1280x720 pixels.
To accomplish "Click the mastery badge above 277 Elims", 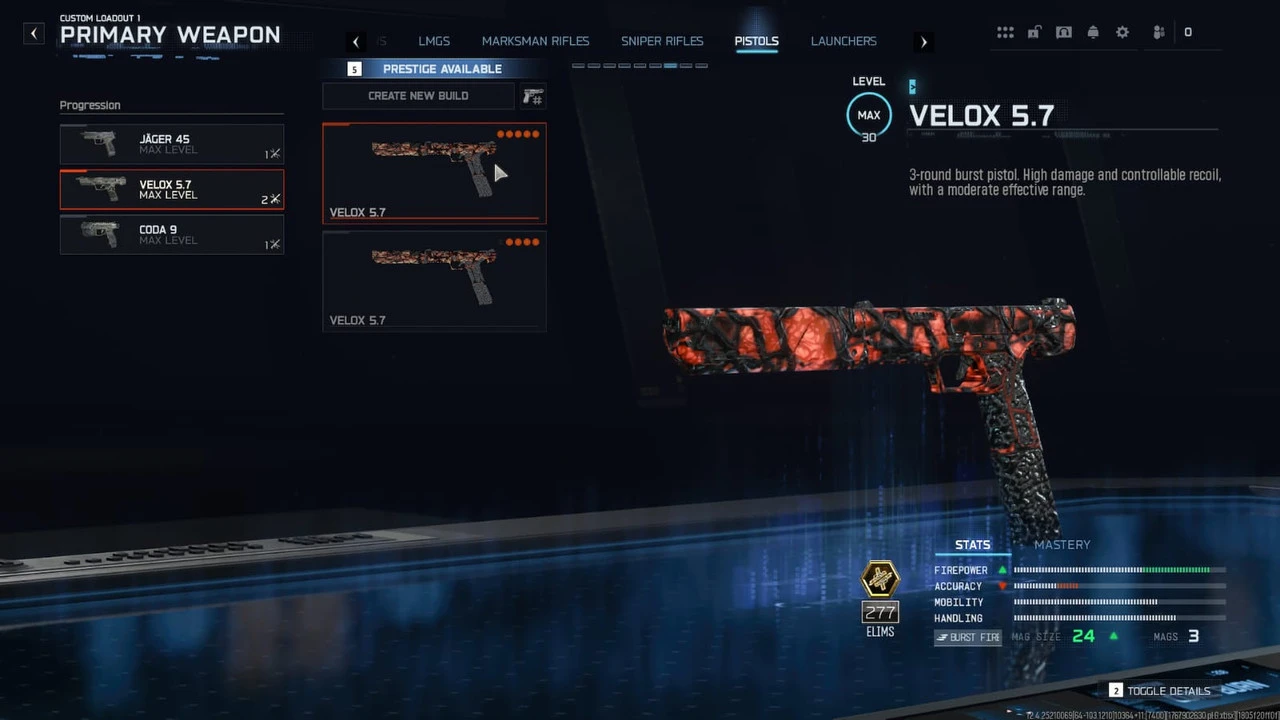I will pyautogui.click(x=880, y=578).
